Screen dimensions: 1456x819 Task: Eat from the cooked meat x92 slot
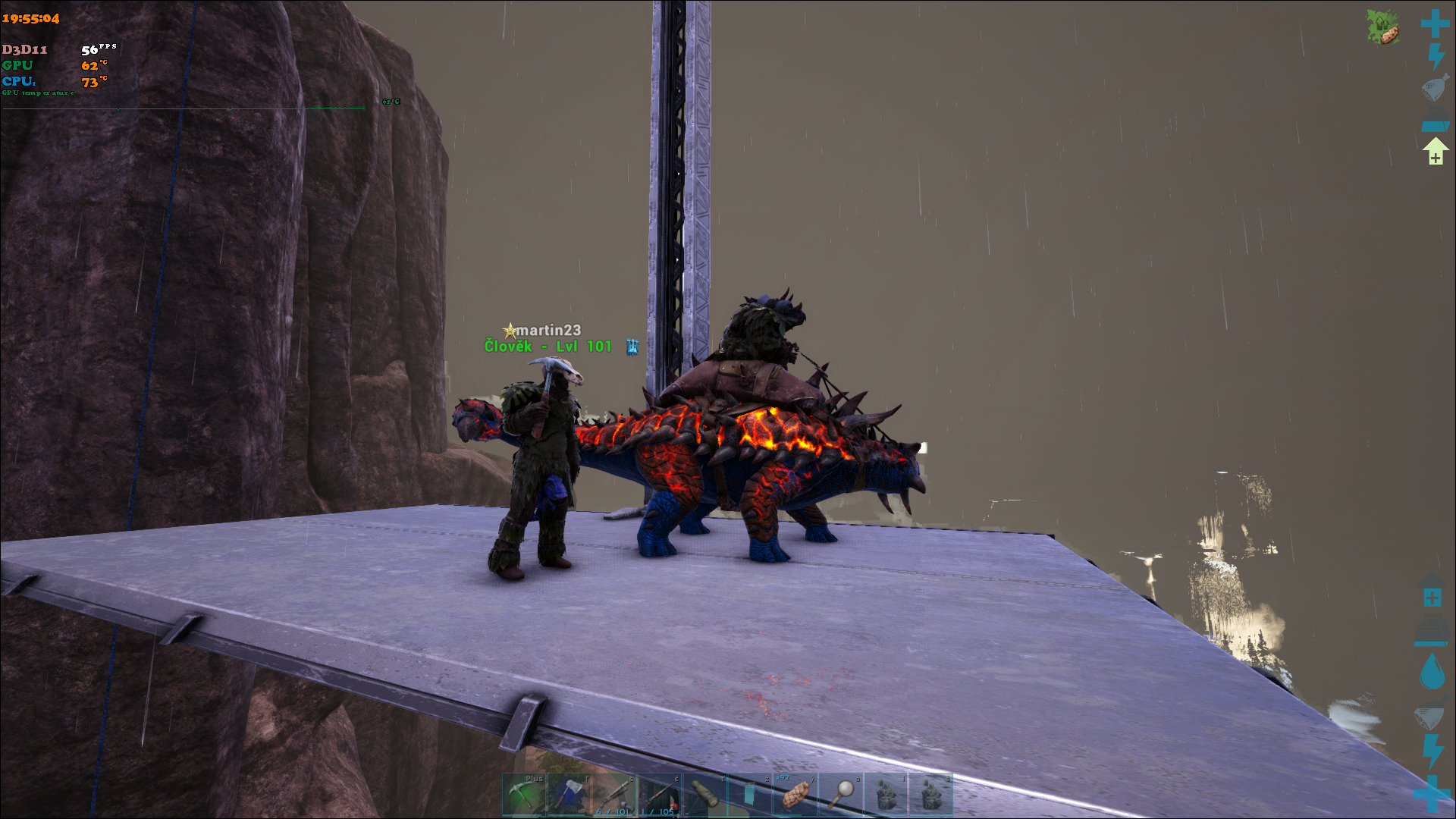[x=795, y=795]
